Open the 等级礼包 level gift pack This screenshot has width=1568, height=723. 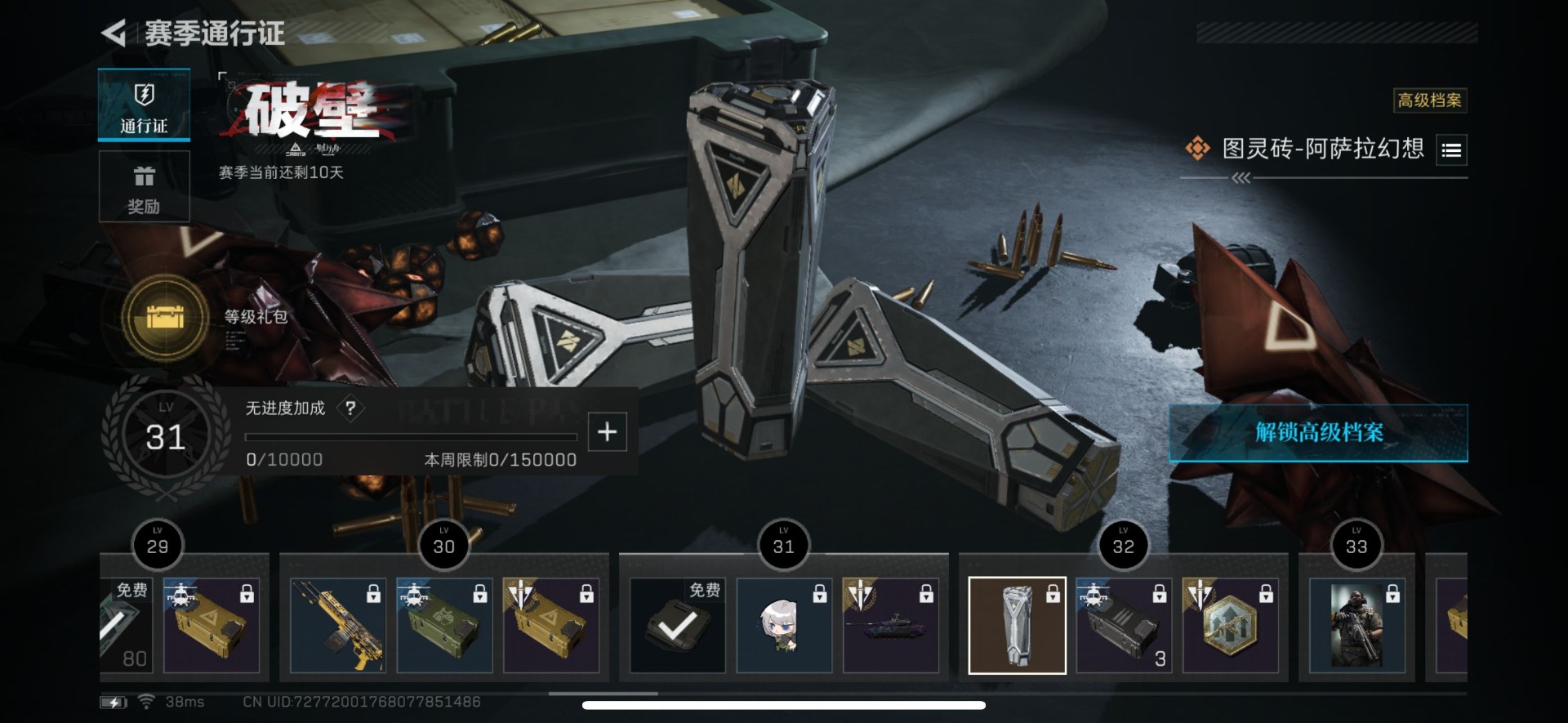click(x=166, y=317)
